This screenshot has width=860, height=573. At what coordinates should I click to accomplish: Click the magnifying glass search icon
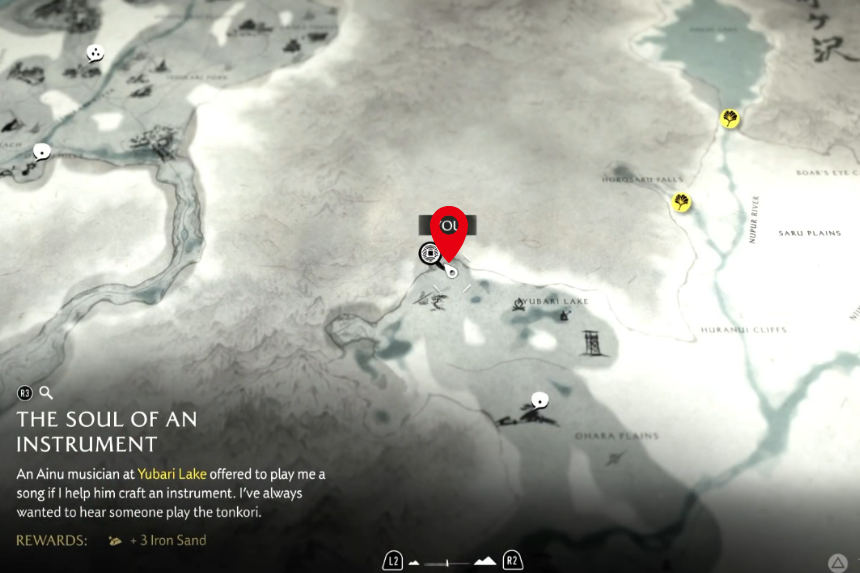tap(46, 393)
